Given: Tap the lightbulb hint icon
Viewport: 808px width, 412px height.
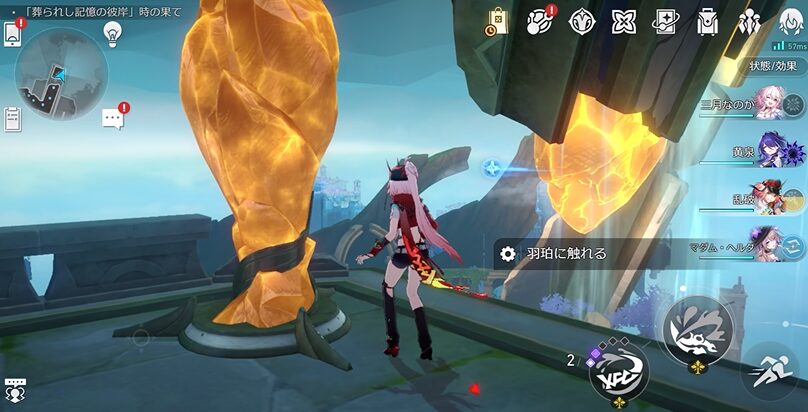Looking at the screenshot, I should [113, 32].
